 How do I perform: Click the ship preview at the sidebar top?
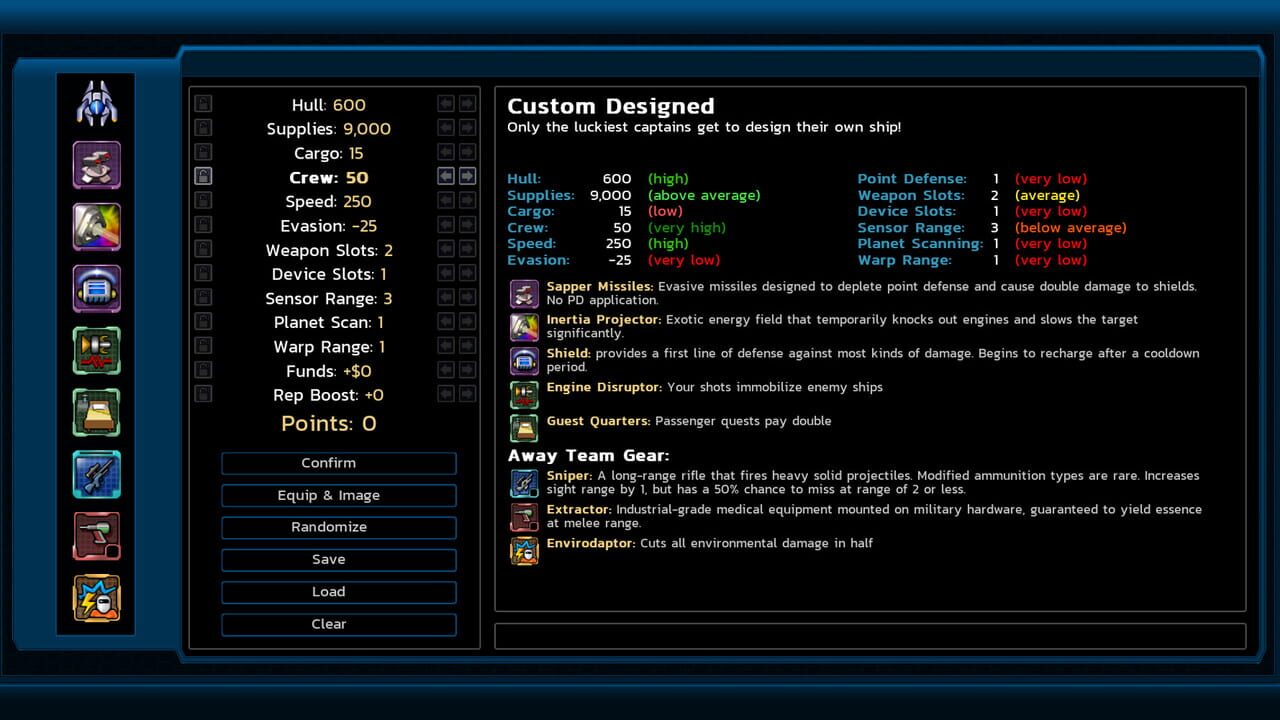coord(96,100)
